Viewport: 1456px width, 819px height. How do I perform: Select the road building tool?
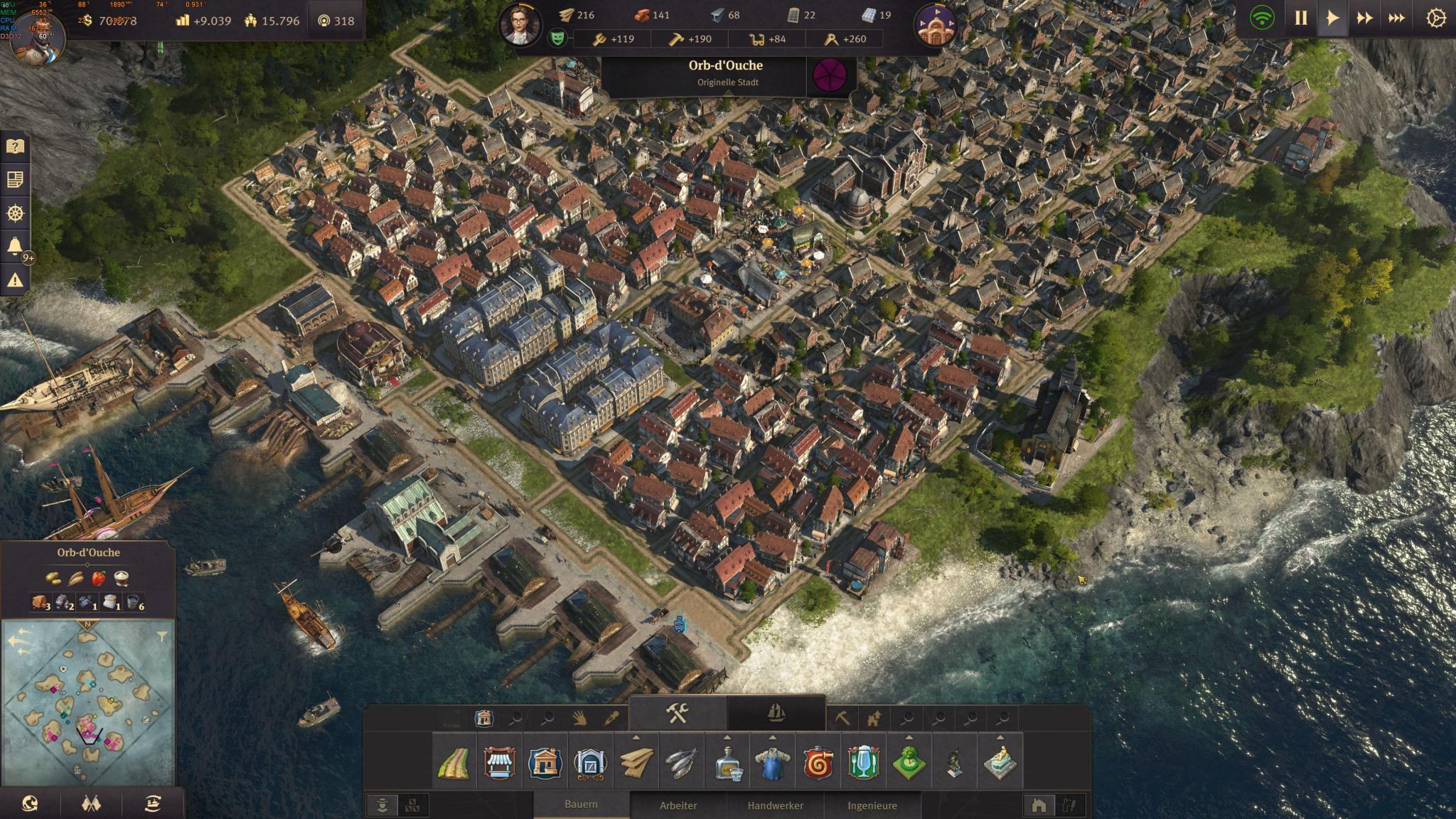click(454, 763)
